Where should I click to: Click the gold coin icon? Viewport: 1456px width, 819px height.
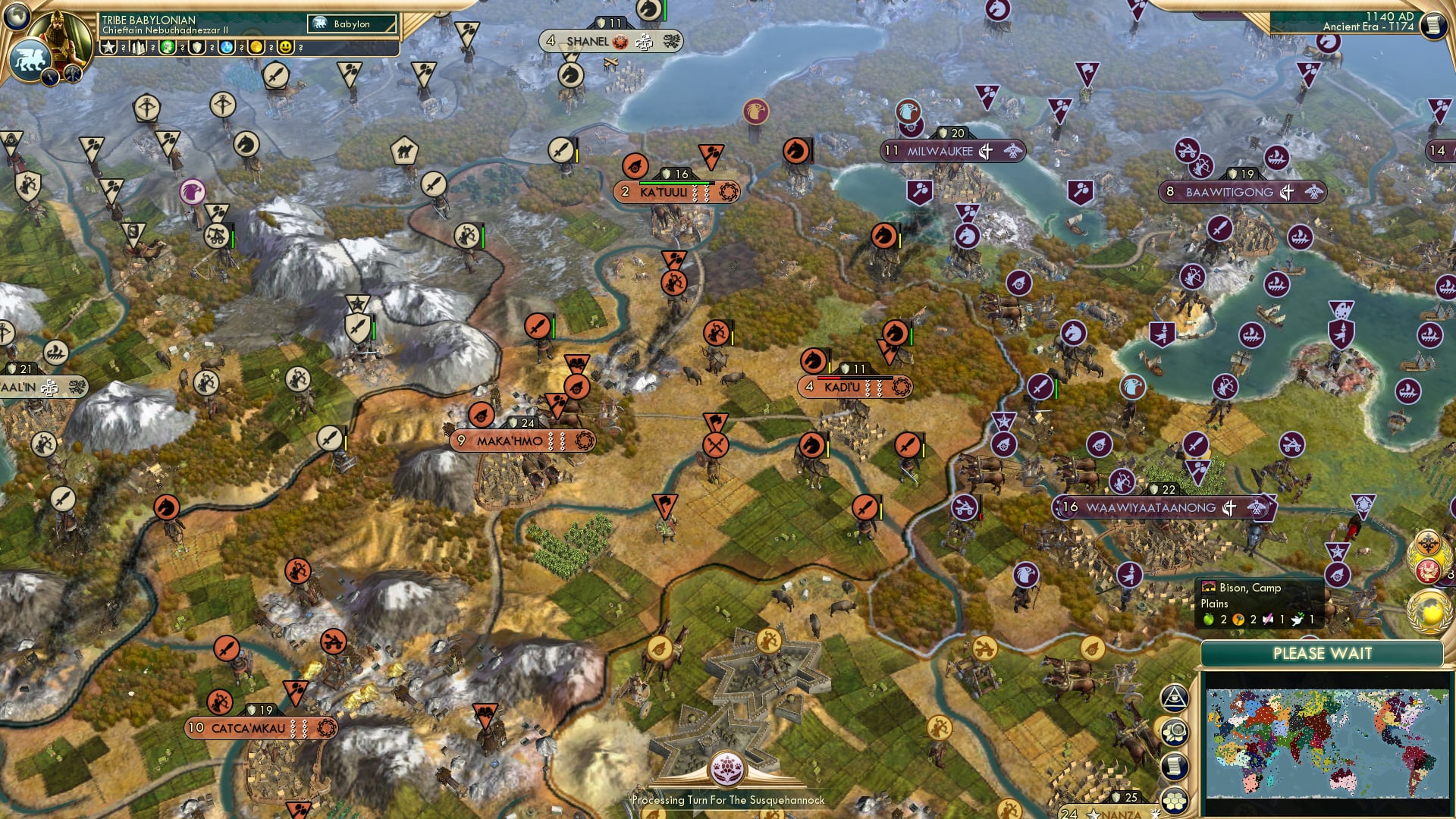pyautogui.click(x=256, y=48)
